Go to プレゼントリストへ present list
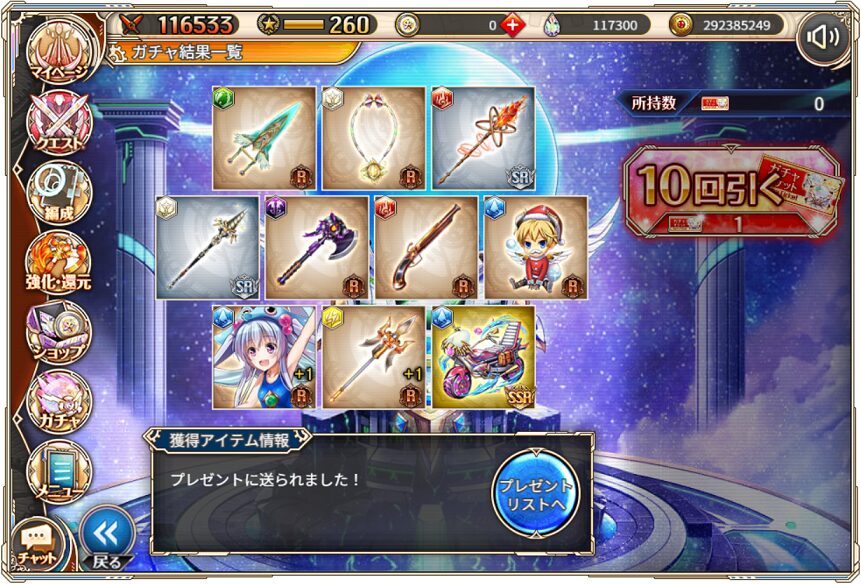Screen dimensions: 861x584 pyautogui.click(x=536, y=492)
